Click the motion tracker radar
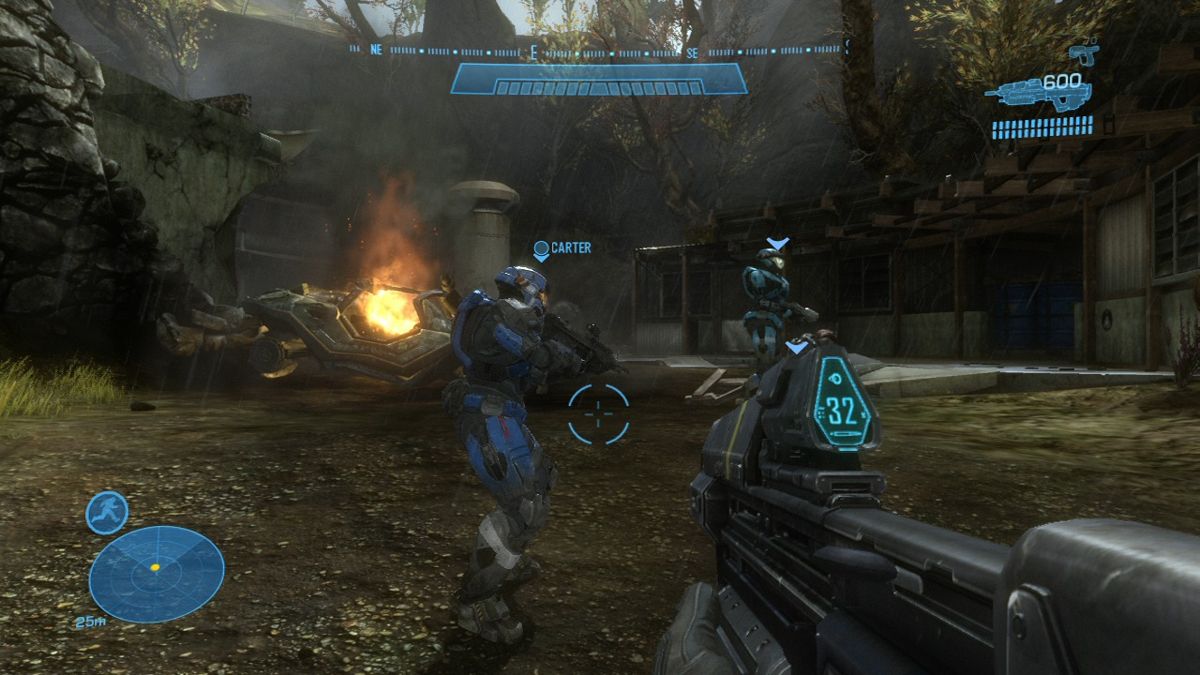Viewport: 1200px width, 675px height. [x=156, y=574]
